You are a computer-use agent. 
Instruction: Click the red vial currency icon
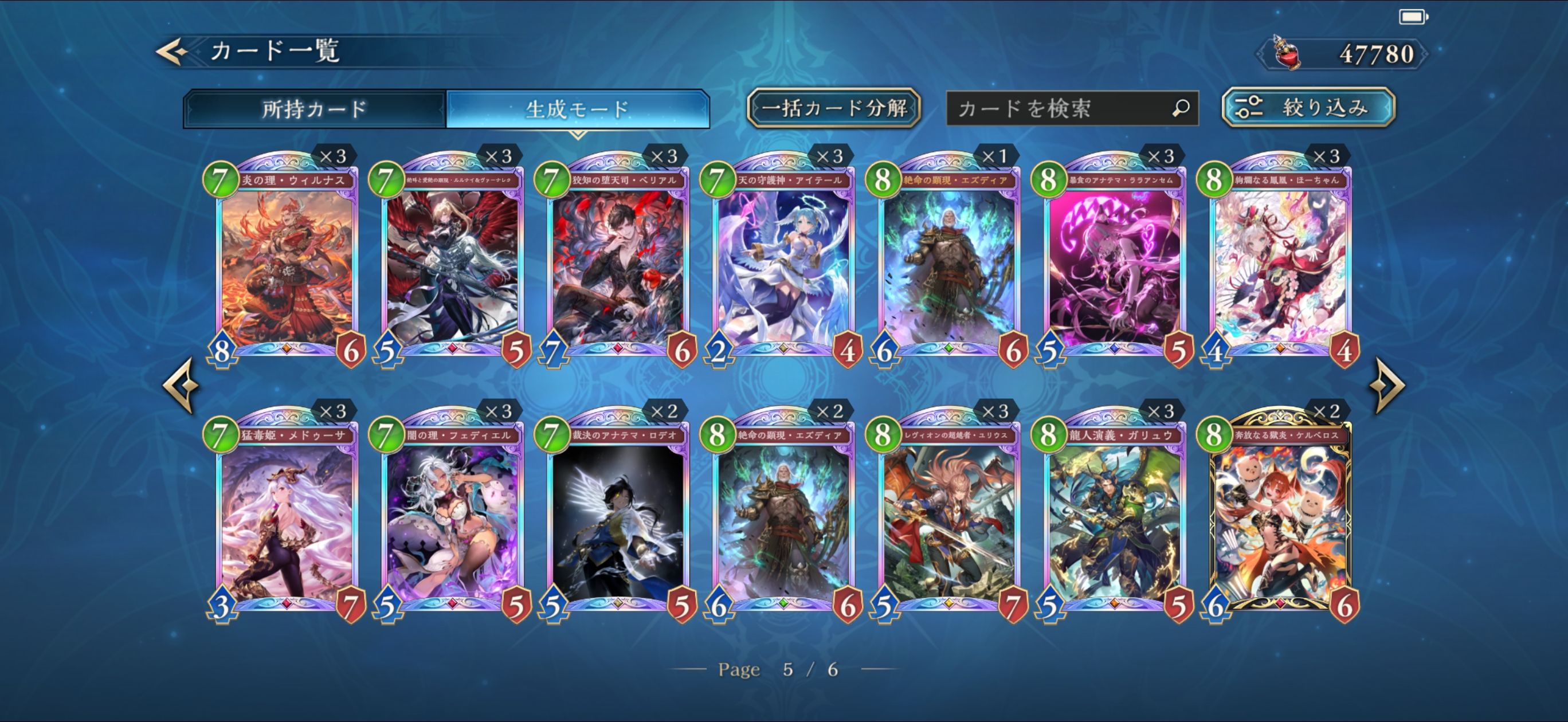tap(1287, 53)
